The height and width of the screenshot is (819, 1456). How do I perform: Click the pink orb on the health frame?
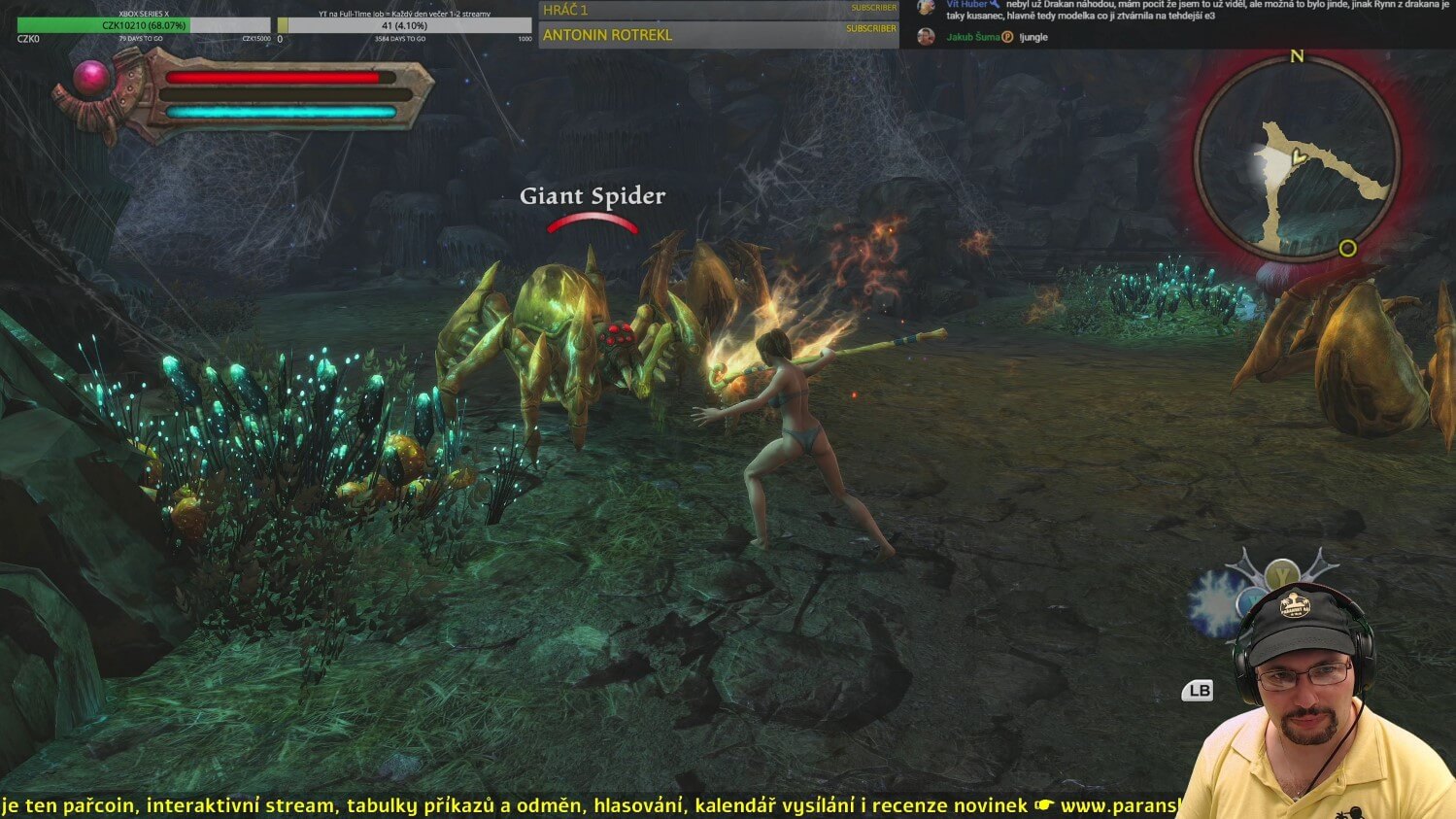pyautogui.click(x=93, y=79)
